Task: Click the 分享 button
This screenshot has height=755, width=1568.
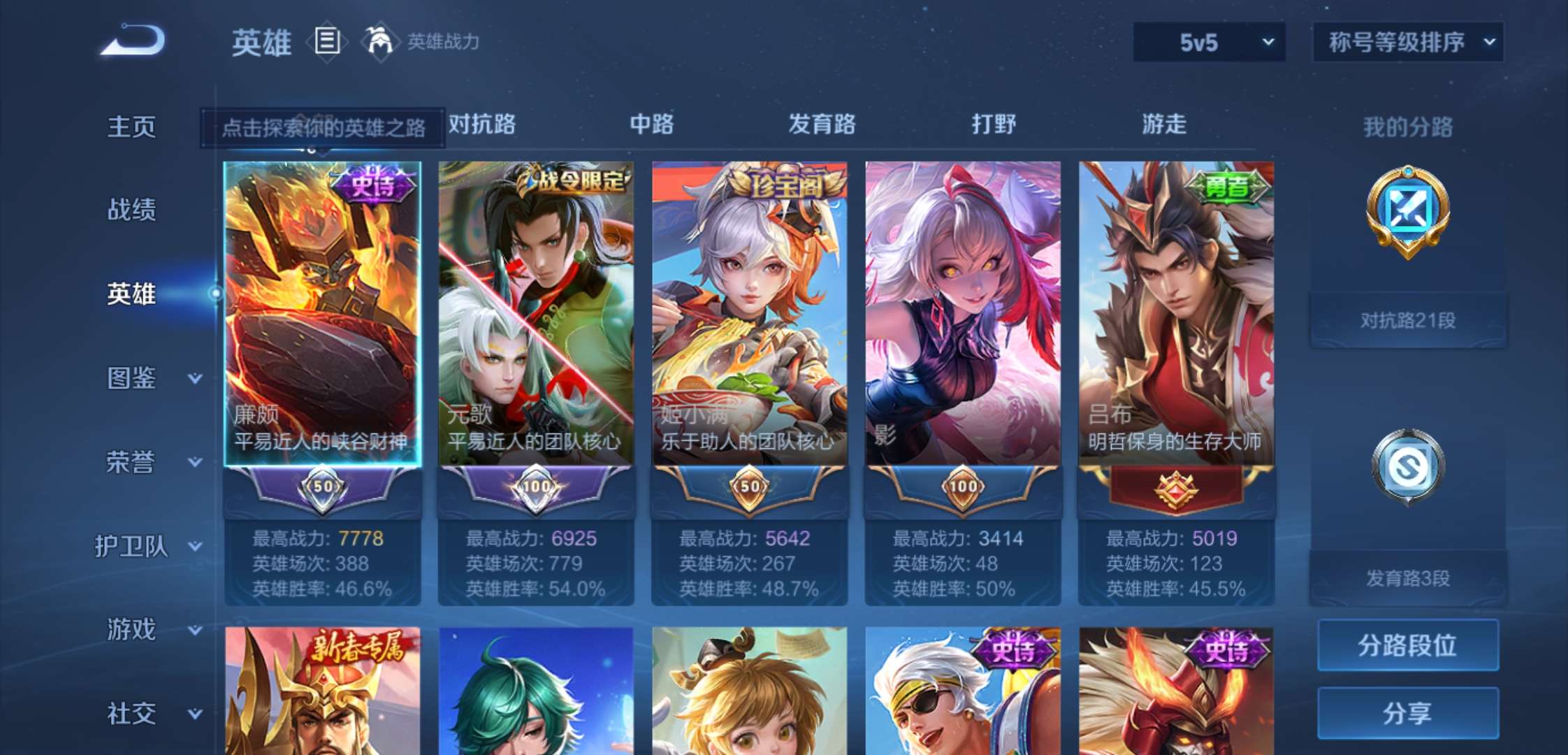Action: click(1408, 713)
